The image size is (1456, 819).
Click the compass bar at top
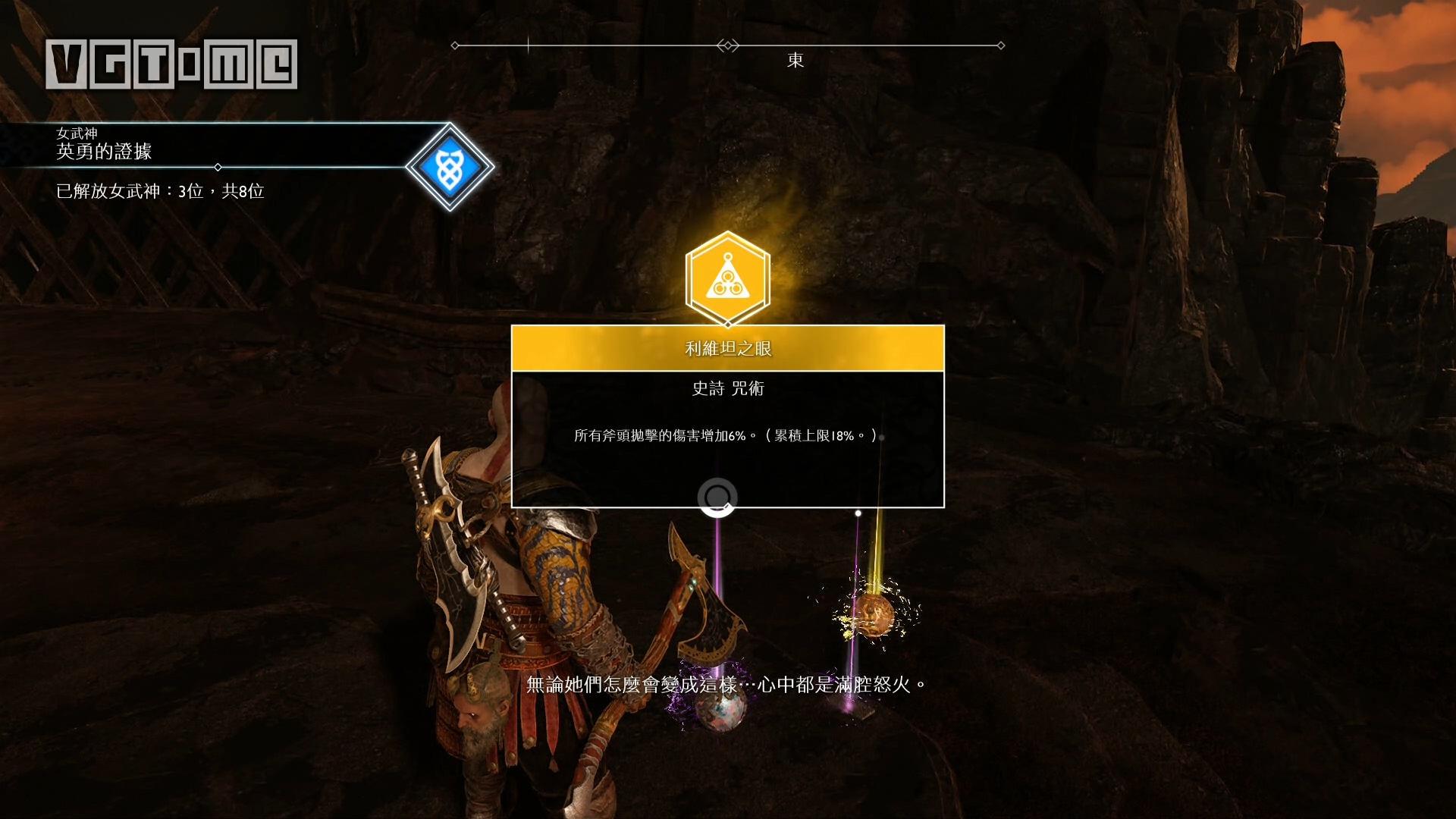(x=727, y=46)
